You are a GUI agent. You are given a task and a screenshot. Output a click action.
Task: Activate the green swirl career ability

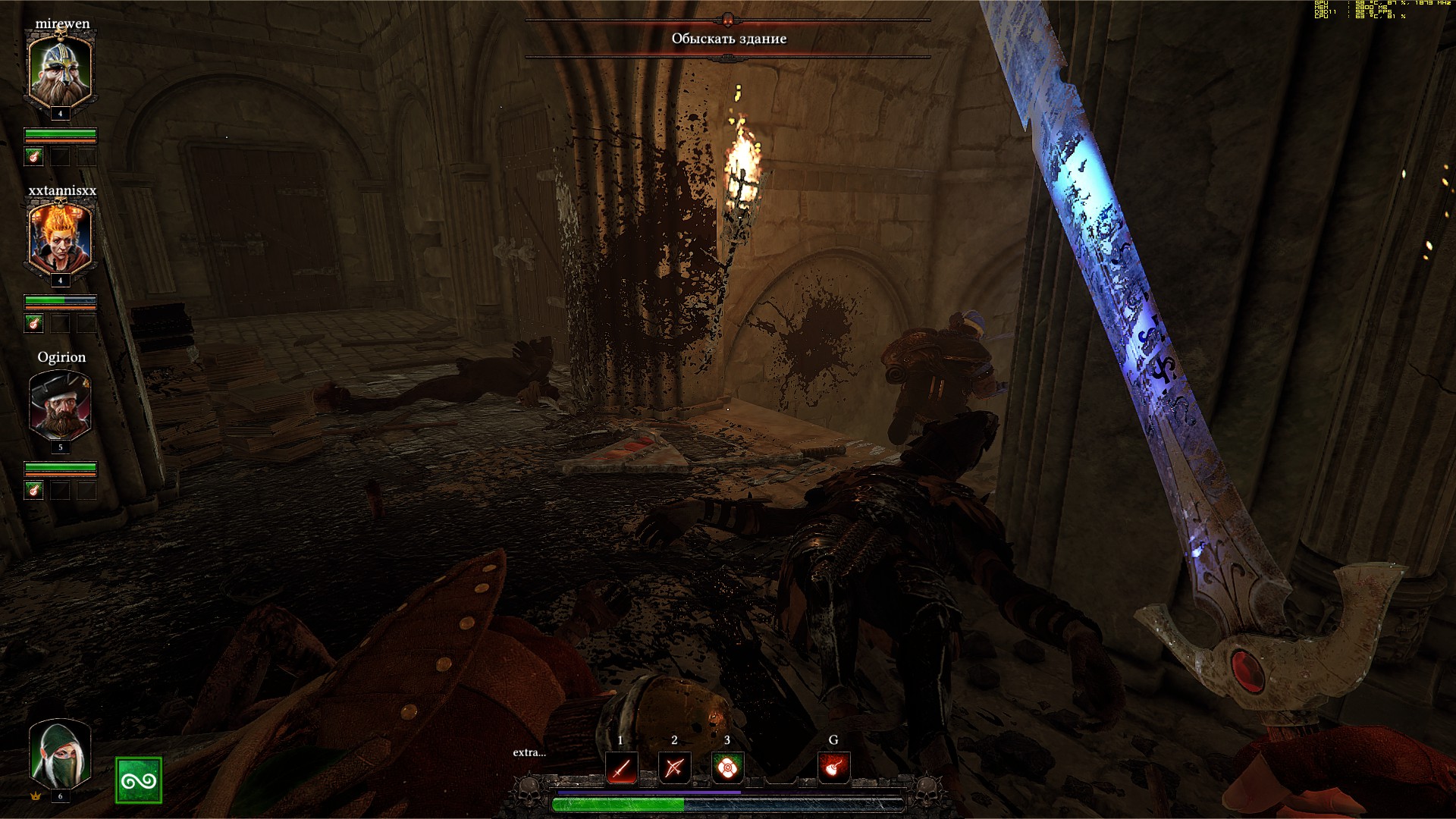(x=139, y=780)
